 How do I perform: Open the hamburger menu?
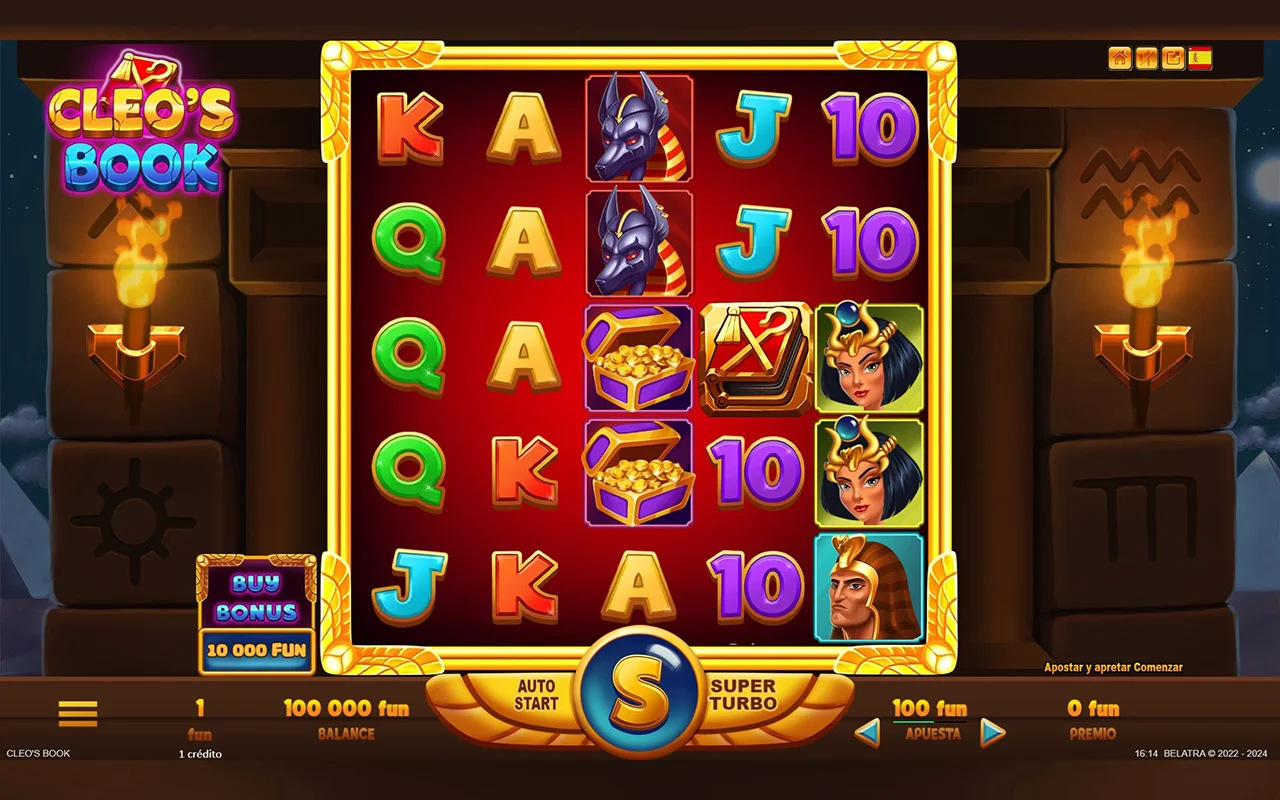point(78,713)
